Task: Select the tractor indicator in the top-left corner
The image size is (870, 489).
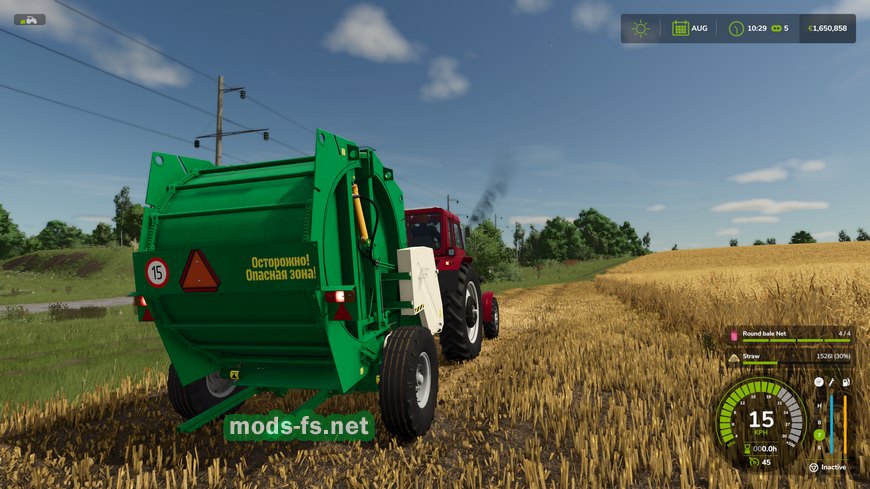Action: click(28, 19)
